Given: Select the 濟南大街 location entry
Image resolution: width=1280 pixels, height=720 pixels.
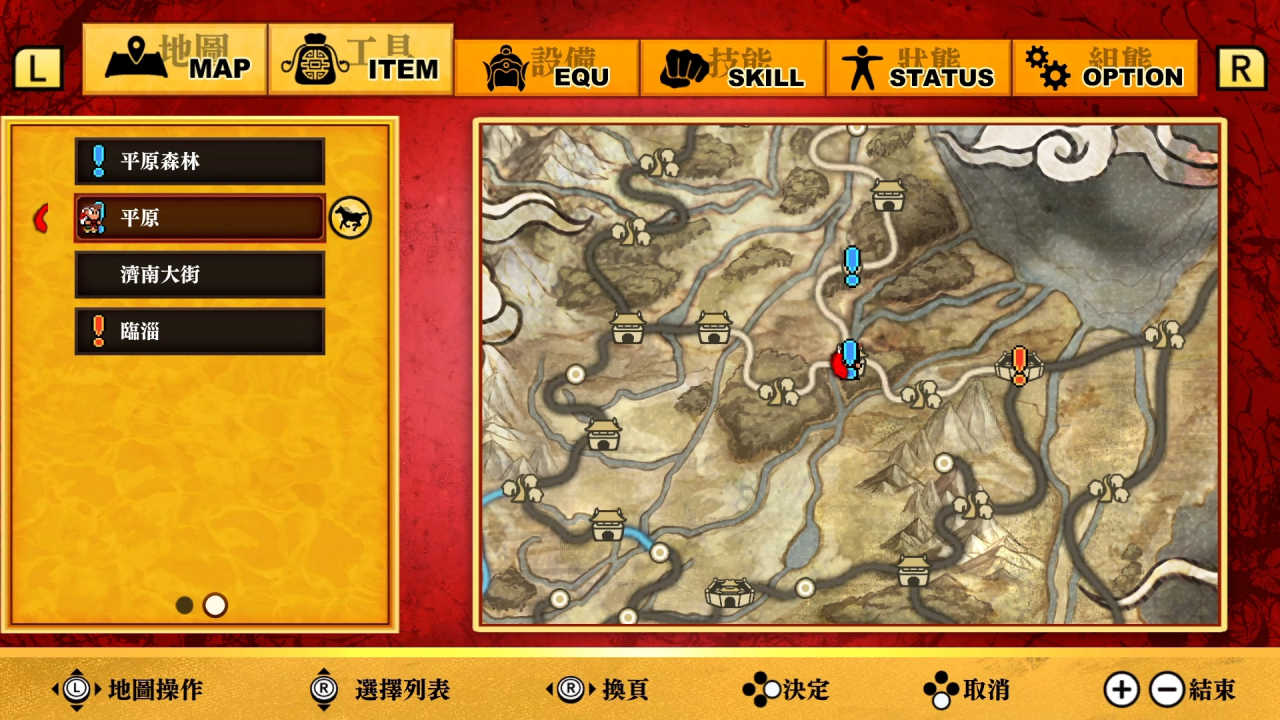Looking at the screenshot, I should (200, 274).
